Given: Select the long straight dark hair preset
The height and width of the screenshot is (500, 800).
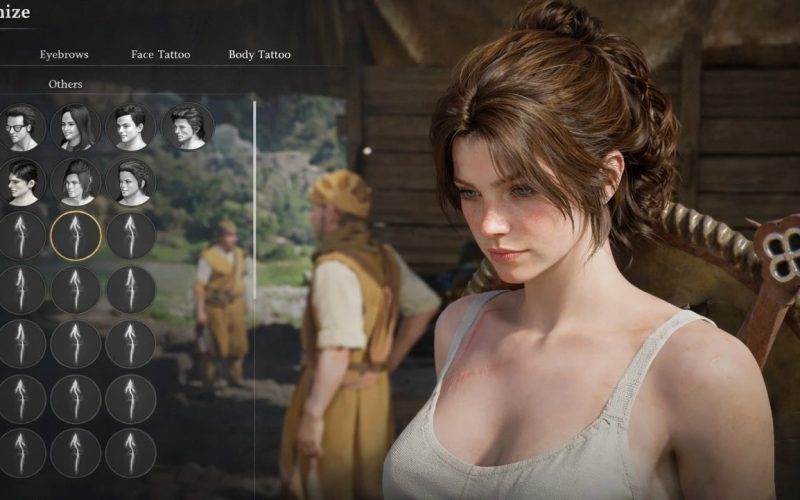Looking at the screenshot, I should point(76,127).
